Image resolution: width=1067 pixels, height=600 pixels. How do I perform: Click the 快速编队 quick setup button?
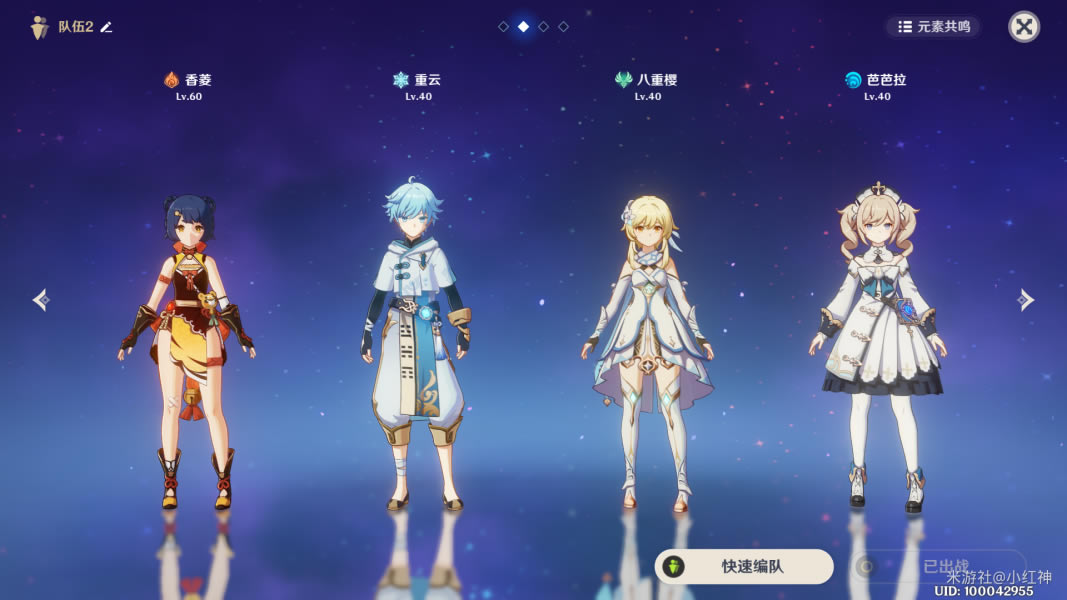point(744,566)
